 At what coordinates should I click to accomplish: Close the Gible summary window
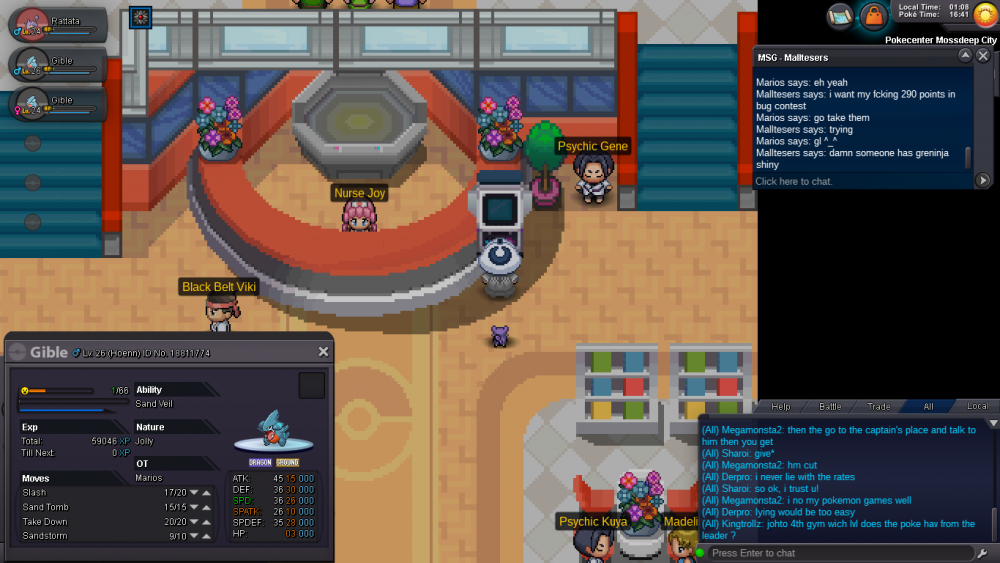[323, 352]
